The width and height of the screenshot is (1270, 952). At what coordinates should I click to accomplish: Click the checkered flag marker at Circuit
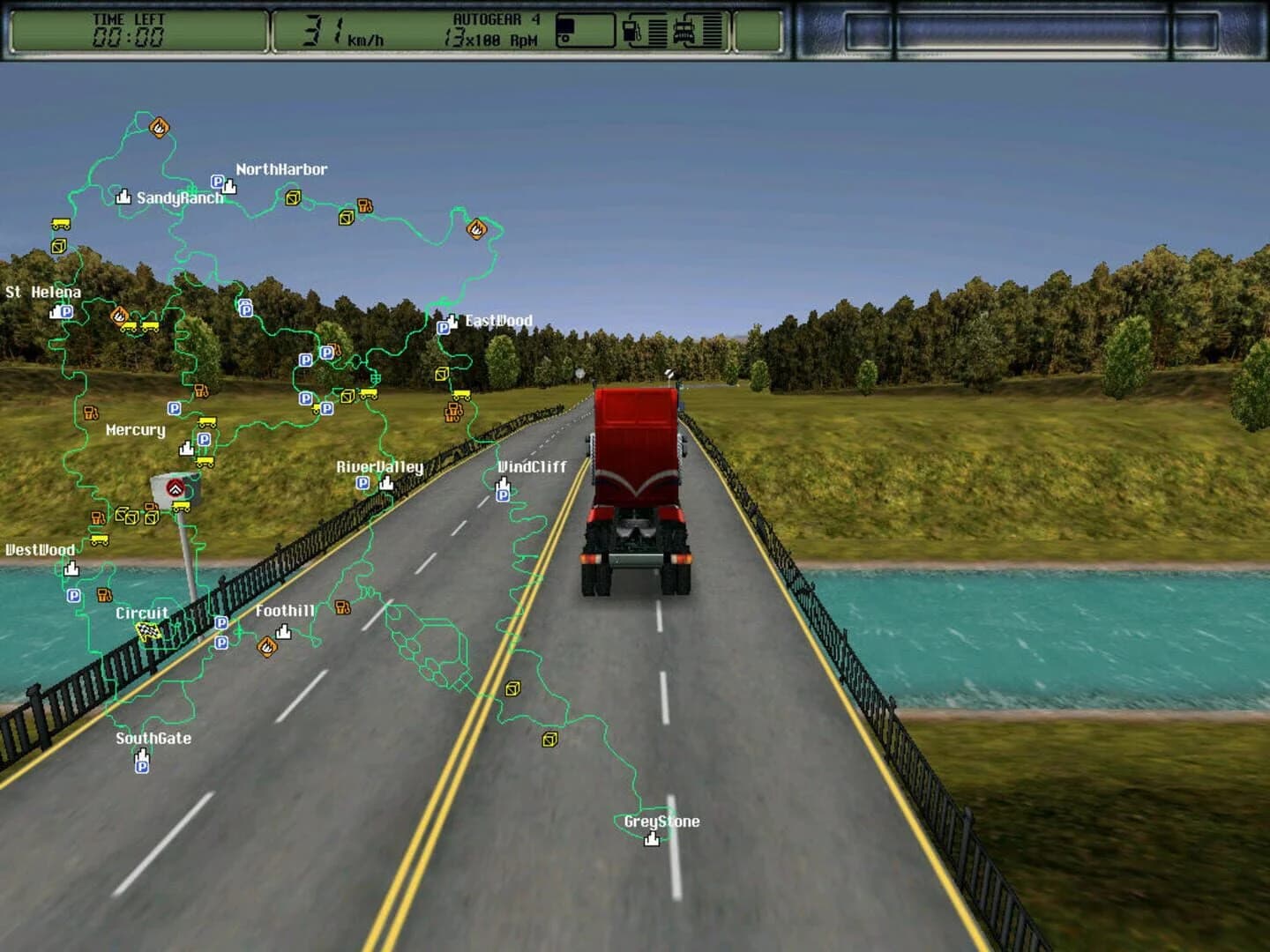tap(148, 630)
